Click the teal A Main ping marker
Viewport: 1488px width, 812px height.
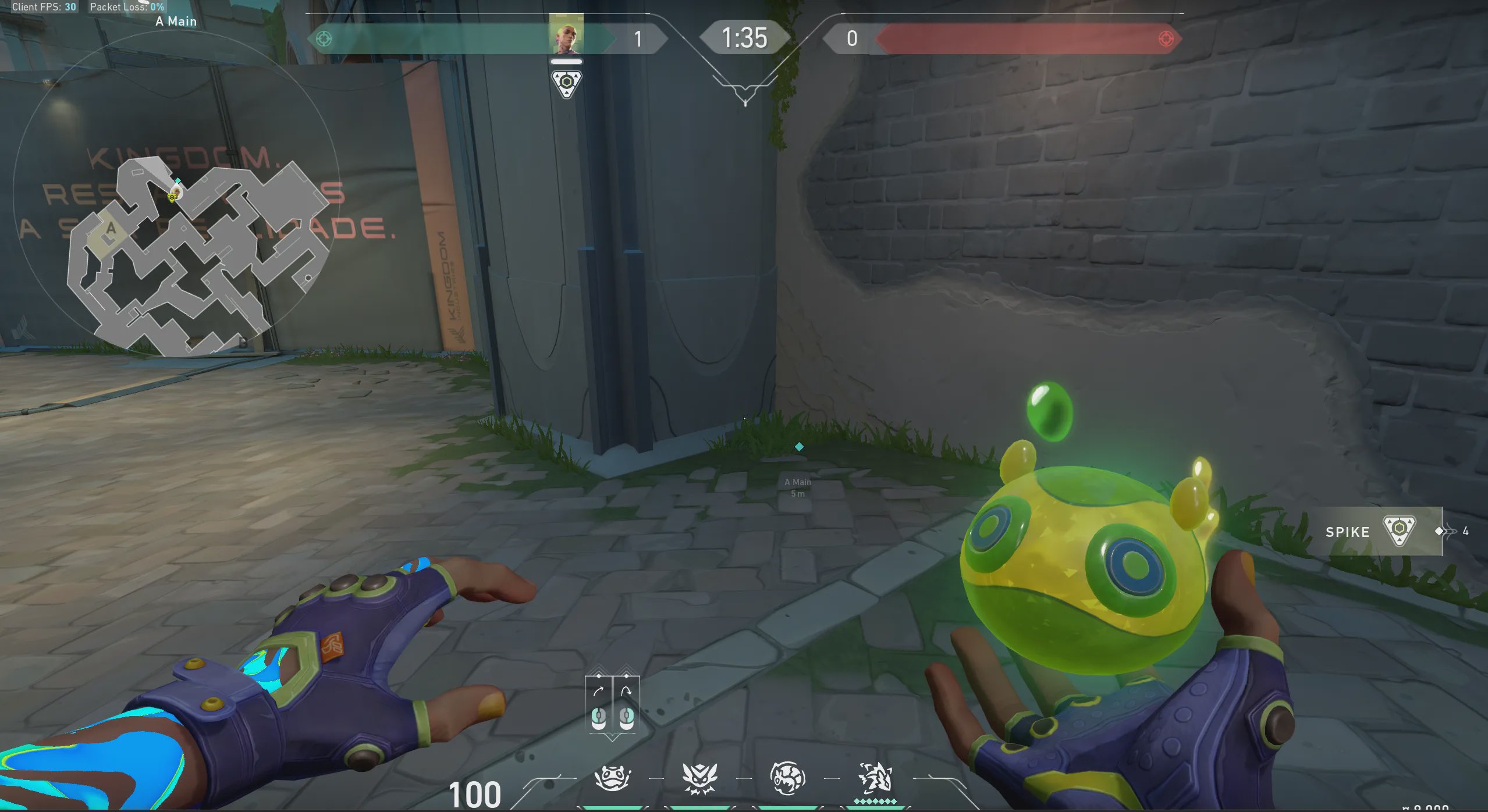coord(799,447)
